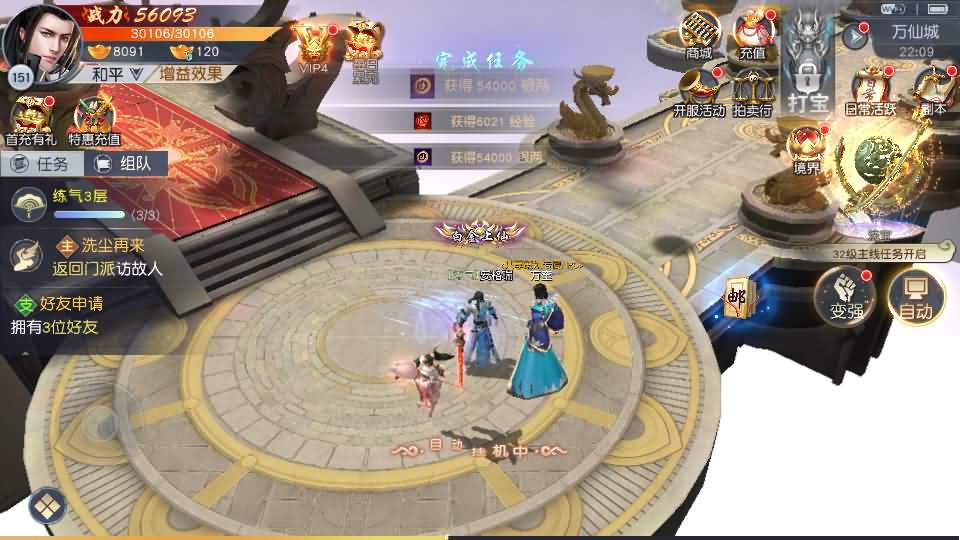Open the 开服活动 server event icon
The image size is (960, 540).
tap(699, 92)
